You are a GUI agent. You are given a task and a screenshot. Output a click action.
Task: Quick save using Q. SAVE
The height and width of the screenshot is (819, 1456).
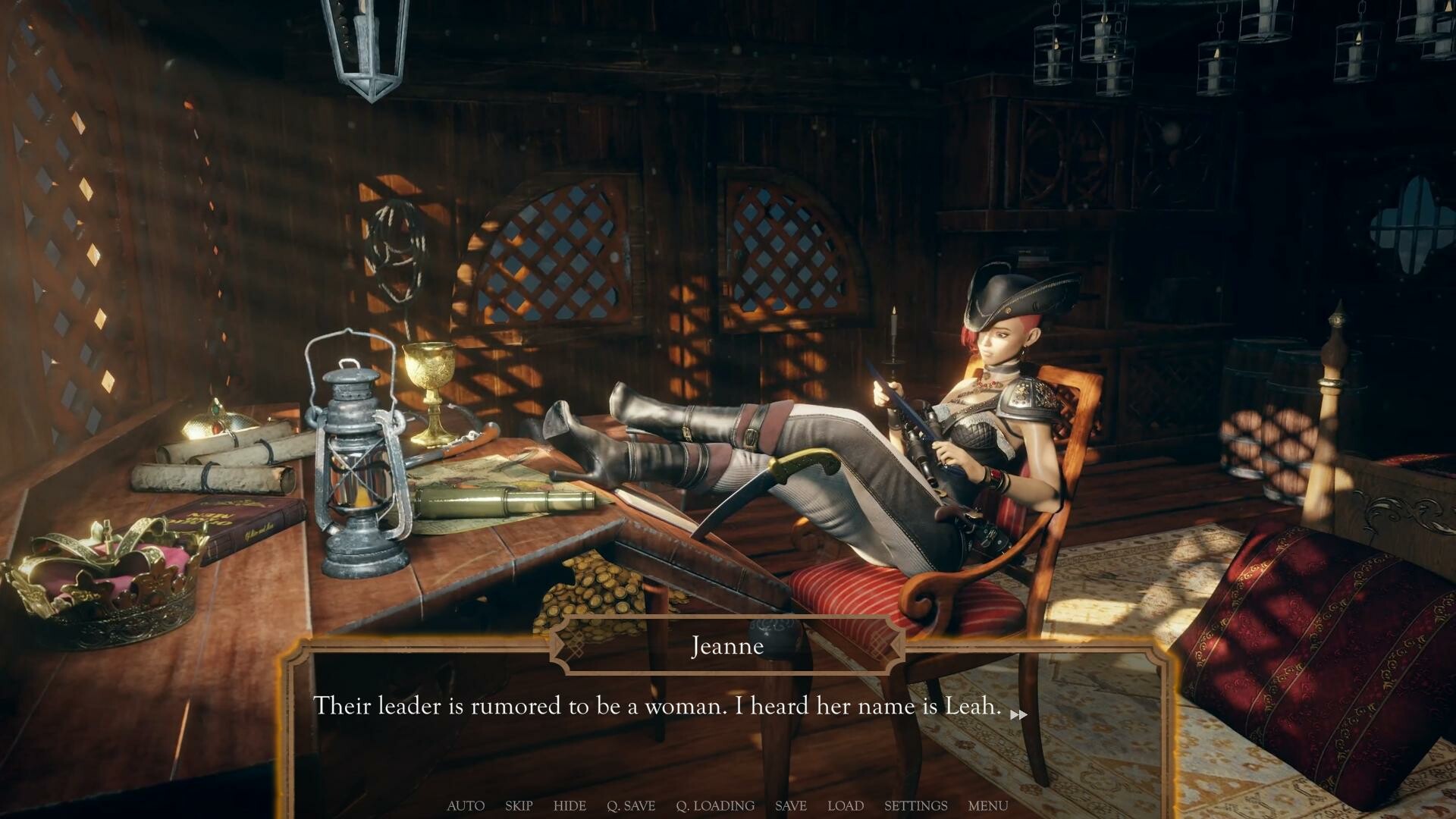[x=631, y=805]
